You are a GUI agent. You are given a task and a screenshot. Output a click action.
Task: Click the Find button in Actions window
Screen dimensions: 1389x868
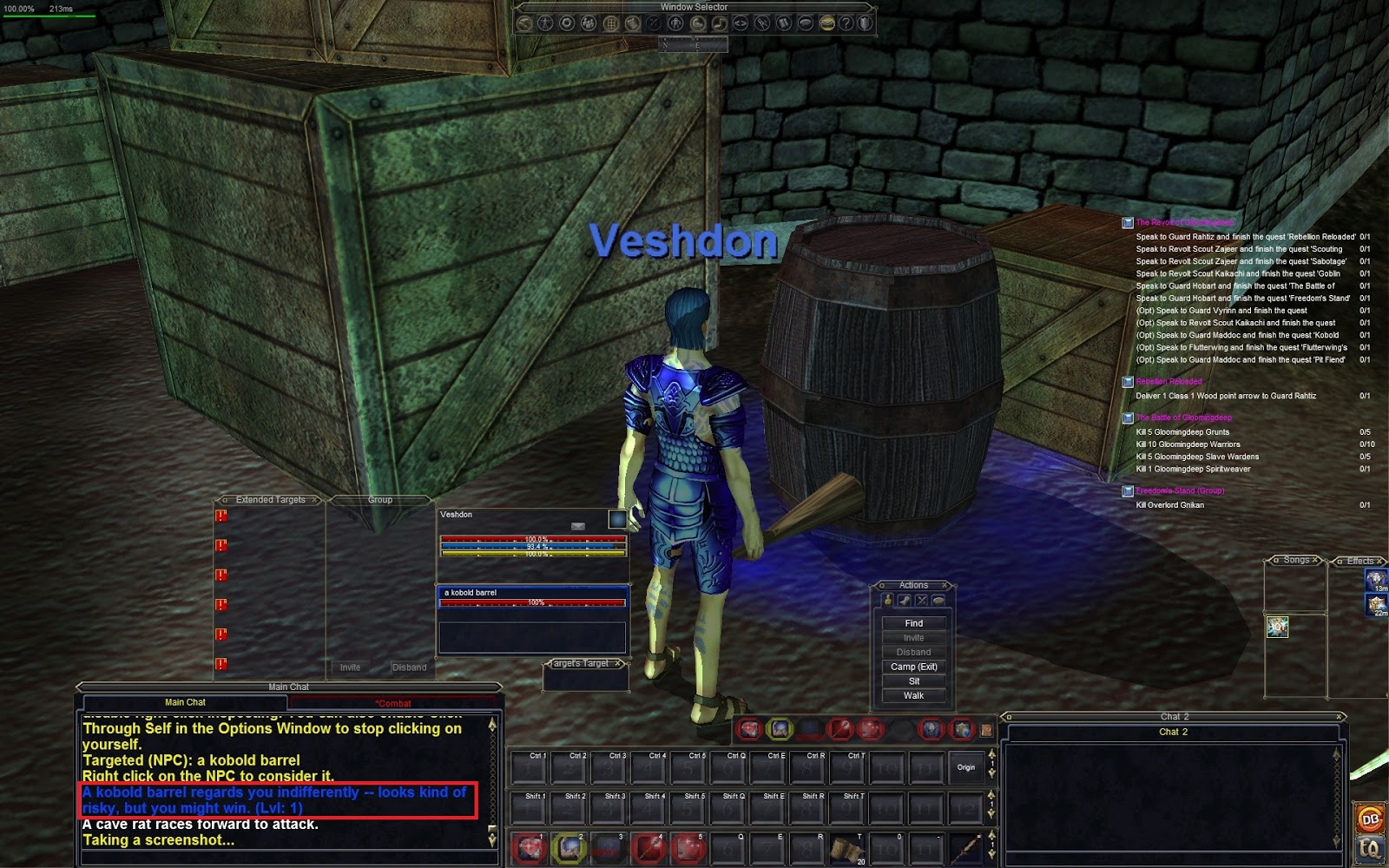click(x=914, y=622)
